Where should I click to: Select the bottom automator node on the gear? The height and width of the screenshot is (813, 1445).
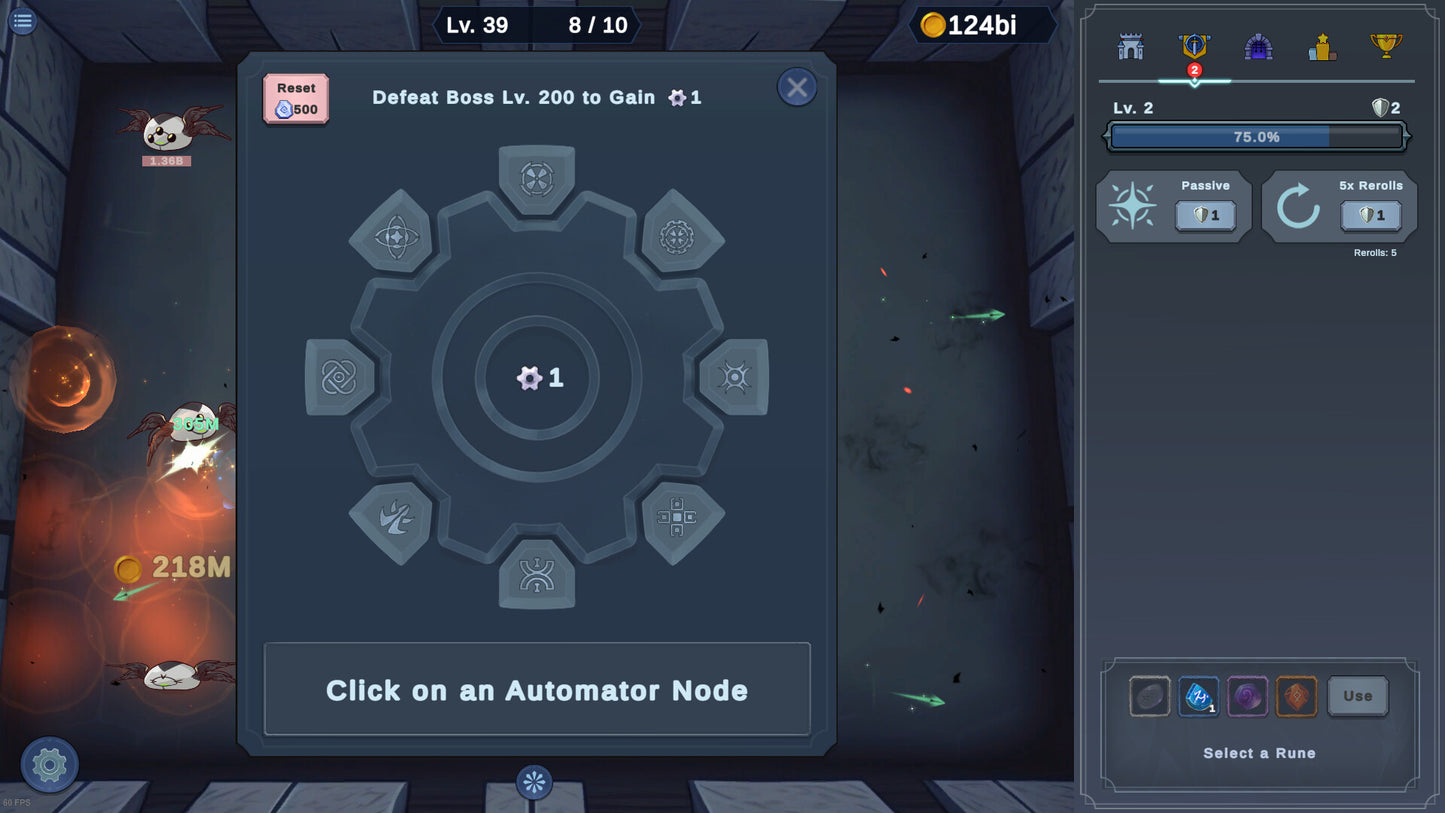coord(537,575)
